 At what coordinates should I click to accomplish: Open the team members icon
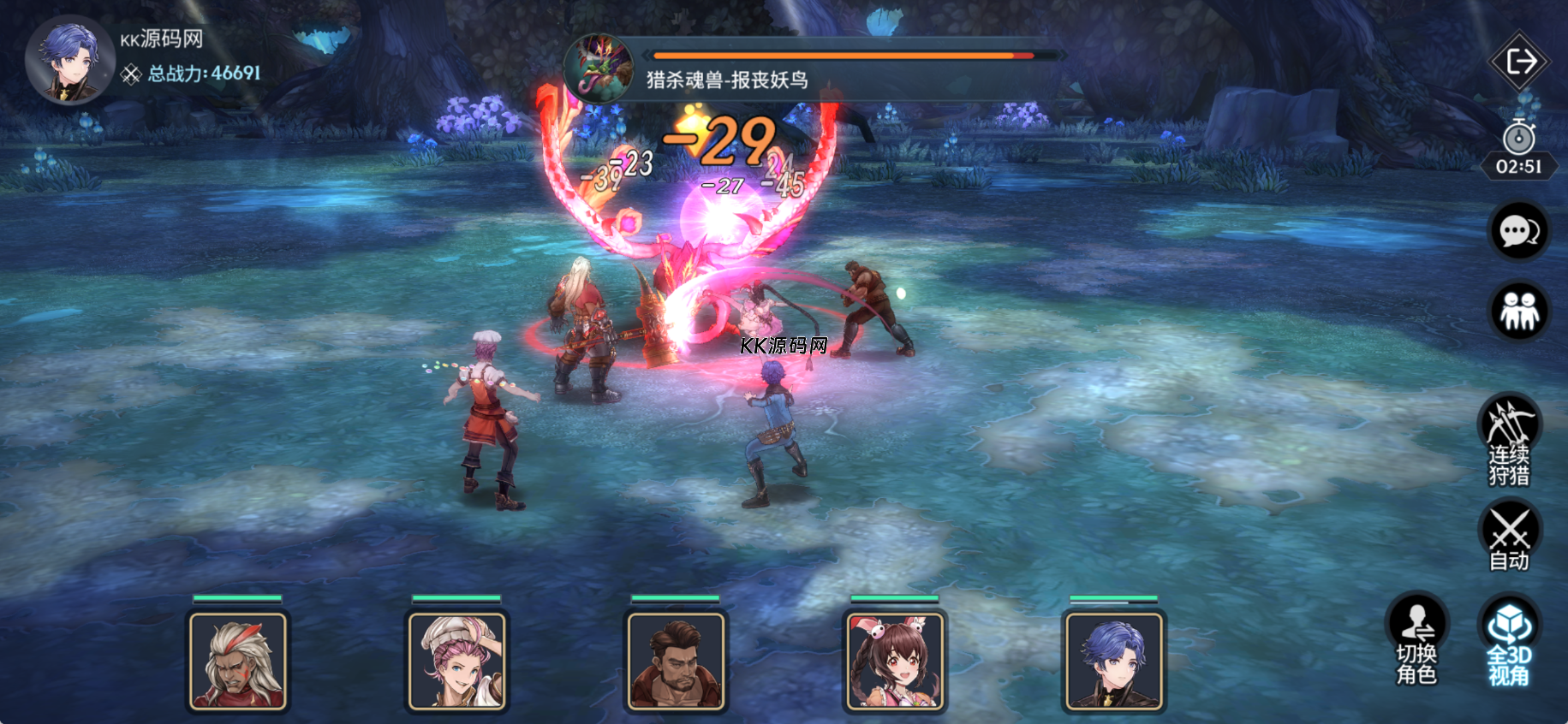click(1519, 312)
